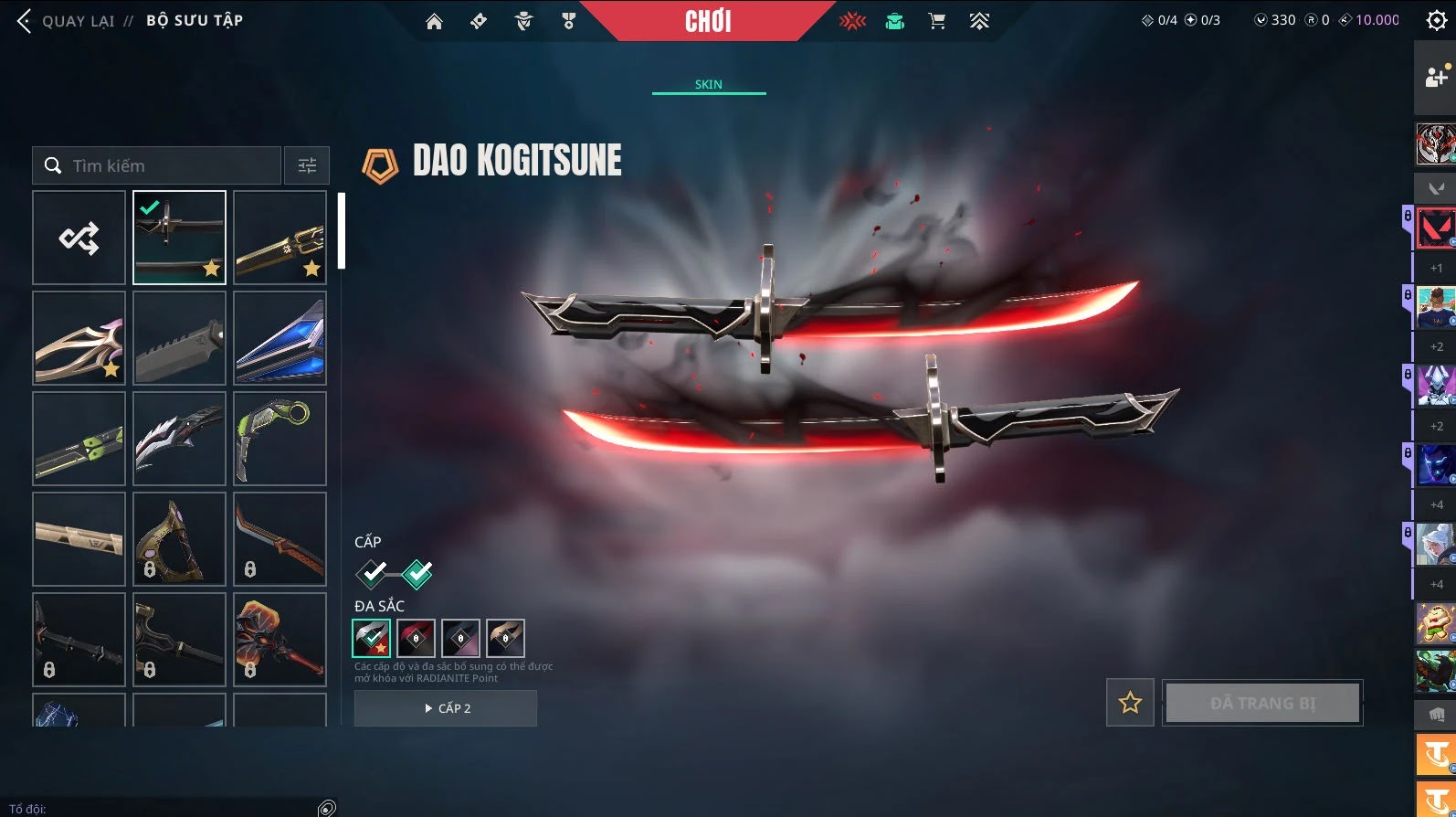This screenshot has height=817, width=1456.
Task: Open the store cart icon
Action: pos(937,21)
